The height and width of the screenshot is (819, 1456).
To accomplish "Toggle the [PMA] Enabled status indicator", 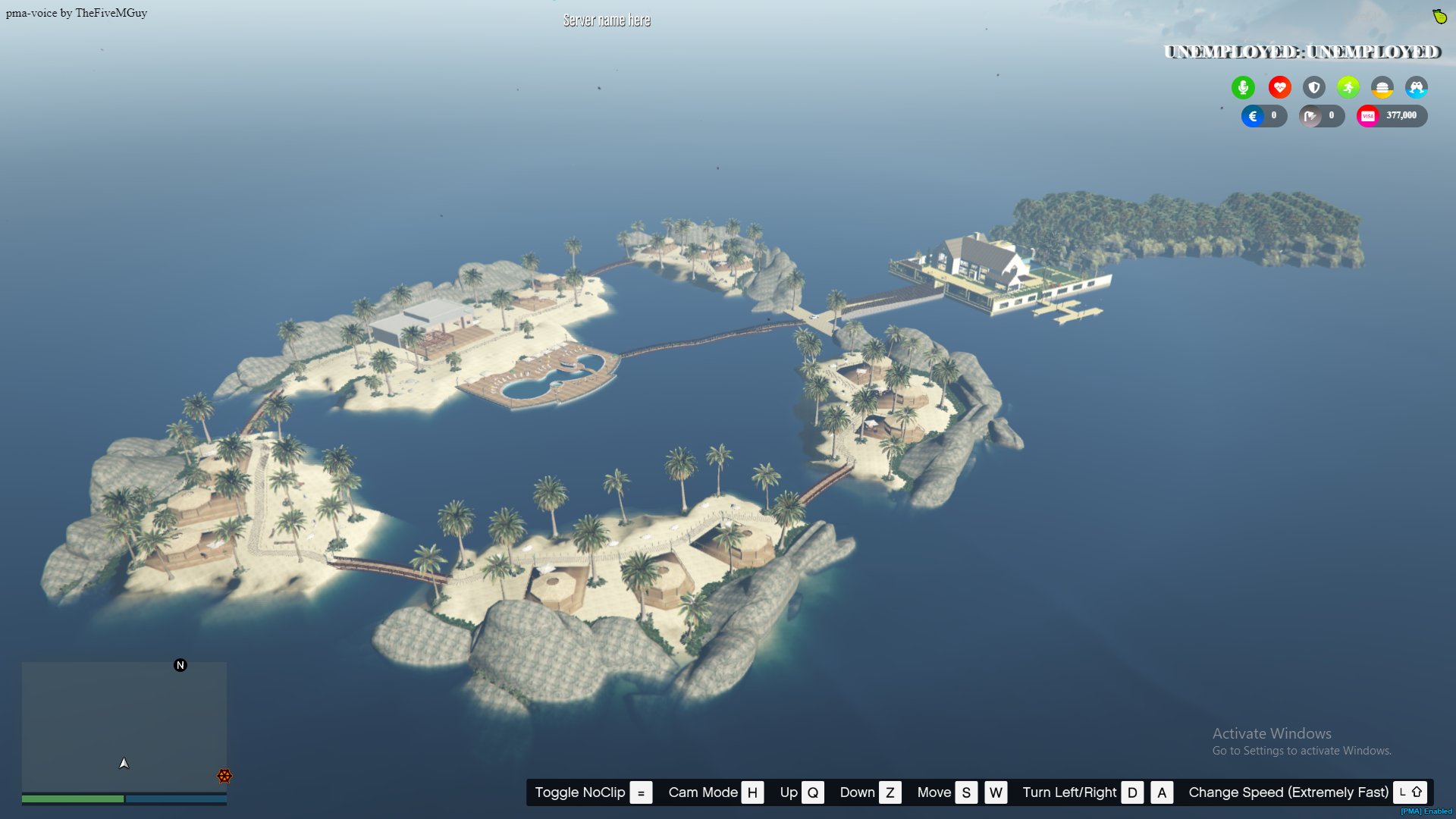I will [x=1425, y=811].
